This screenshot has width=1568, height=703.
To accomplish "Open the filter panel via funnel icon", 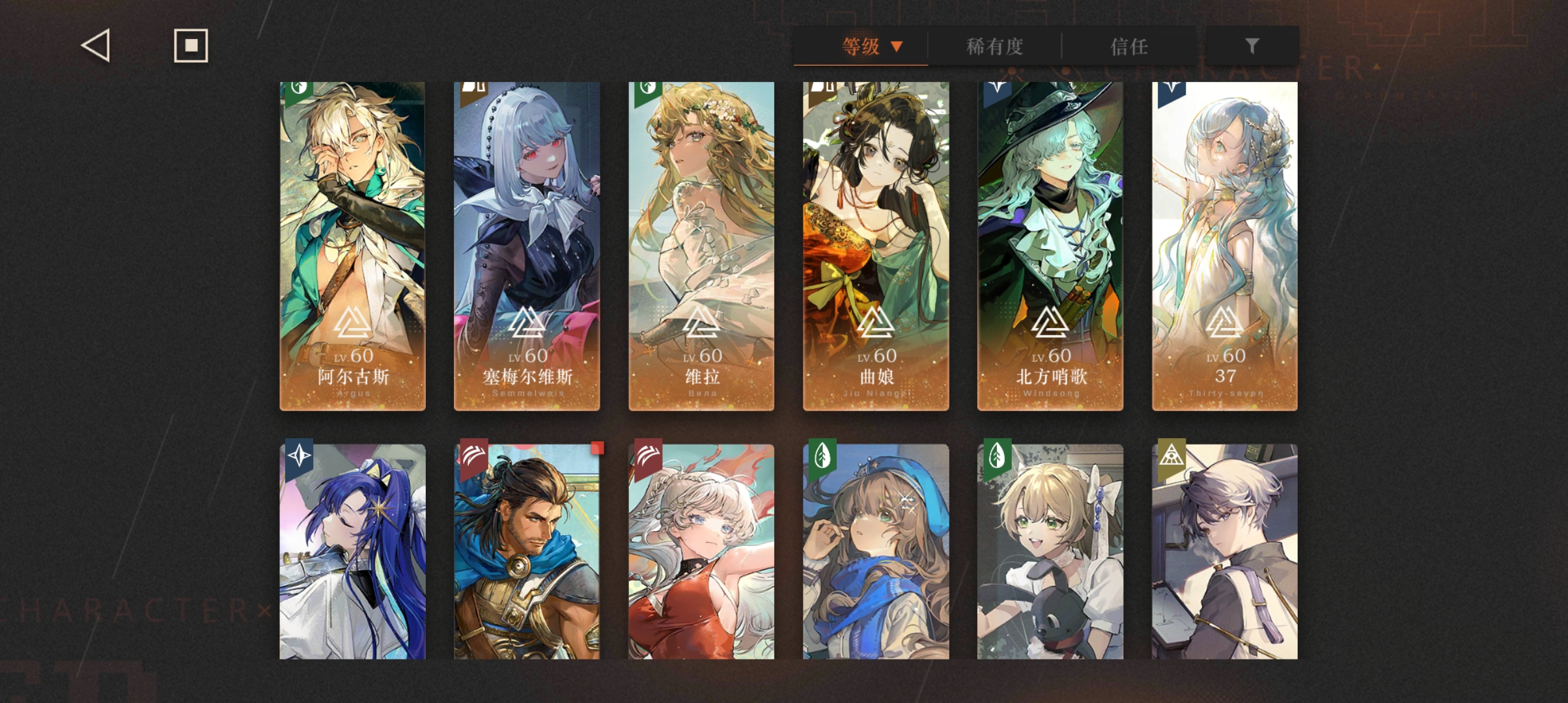I will pos(1250,46).
